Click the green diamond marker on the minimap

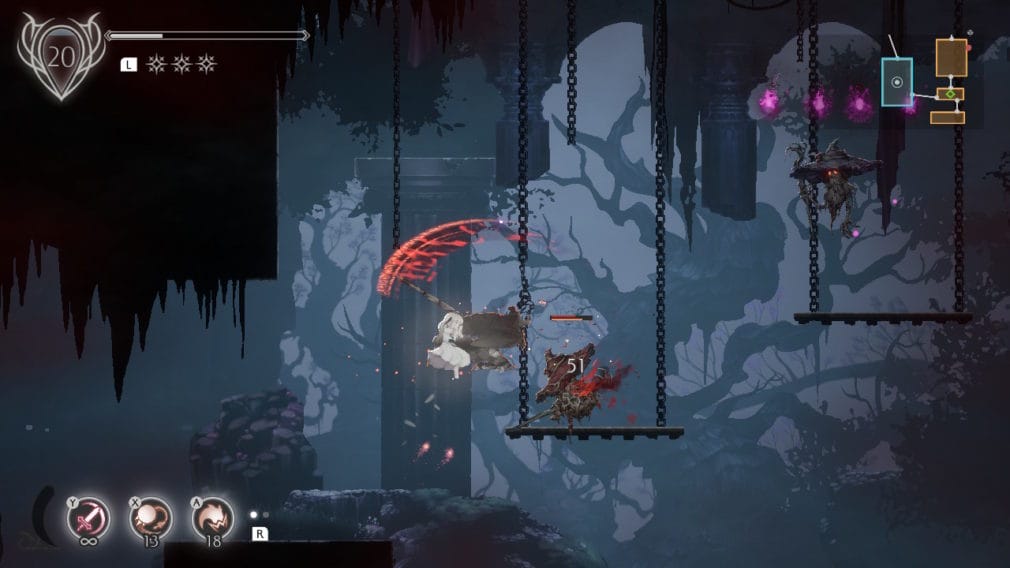point(951,95)
